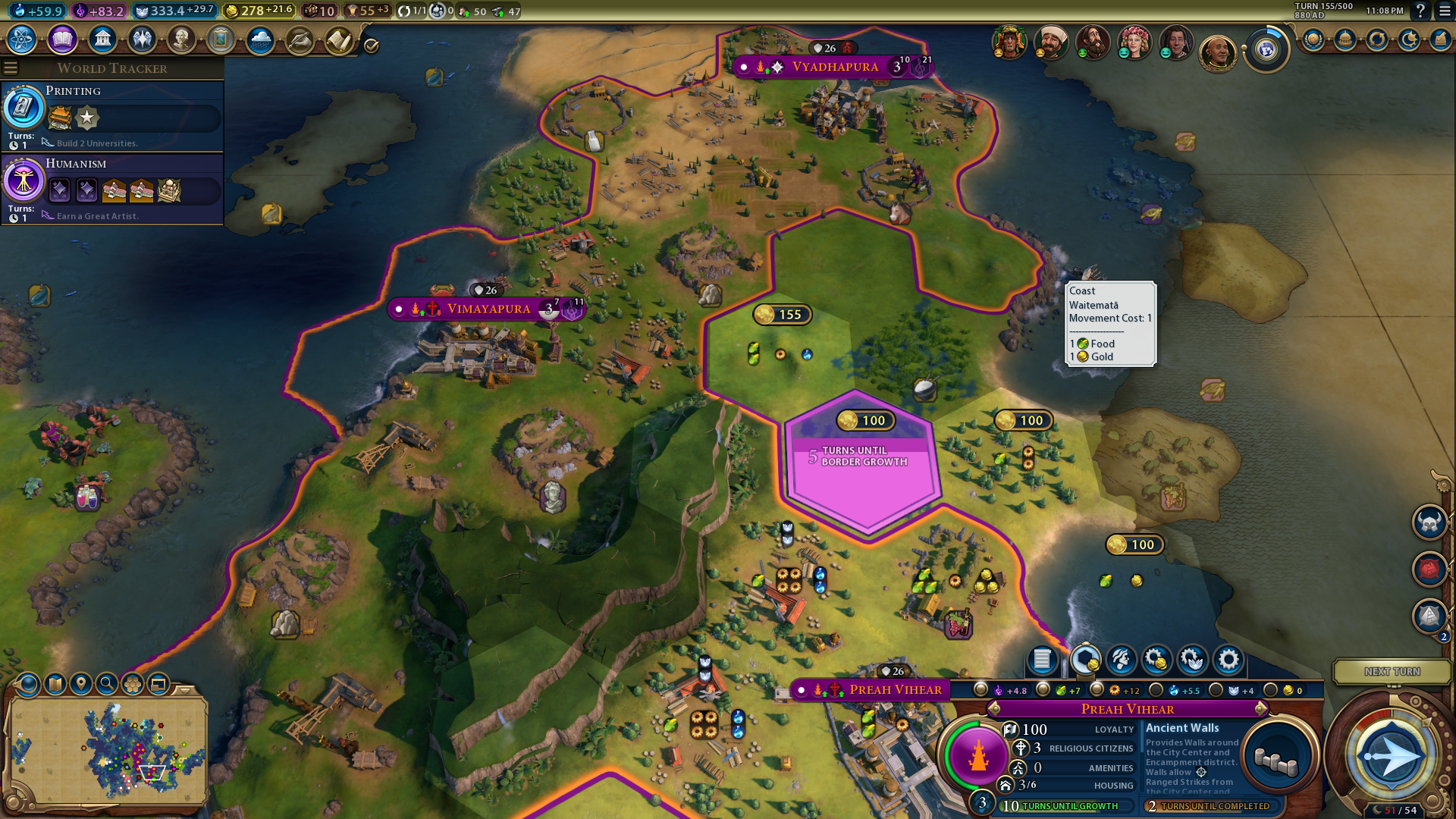Open the main game menu button
Viewport: 1456px width, 819px height.
click(x=1445, y=11)
